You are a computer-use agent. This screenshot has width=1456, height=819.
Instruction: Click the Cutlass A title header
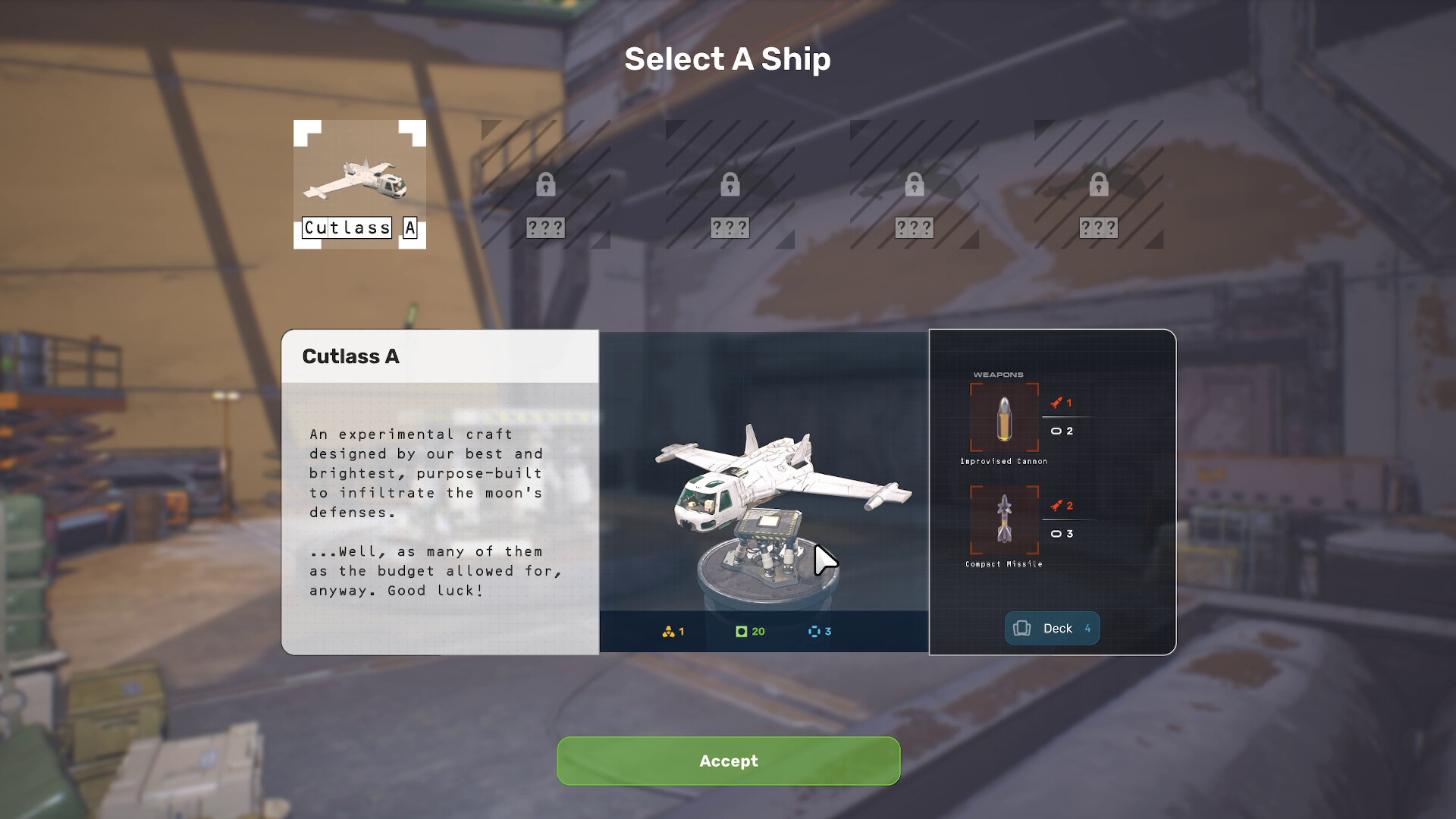coord(351,356)
